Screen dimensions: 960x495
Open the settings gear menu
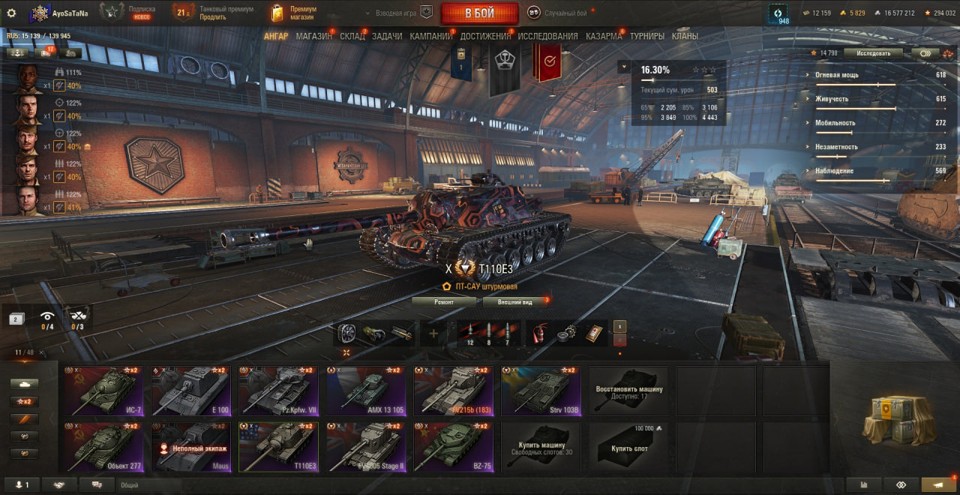(11, 13)
